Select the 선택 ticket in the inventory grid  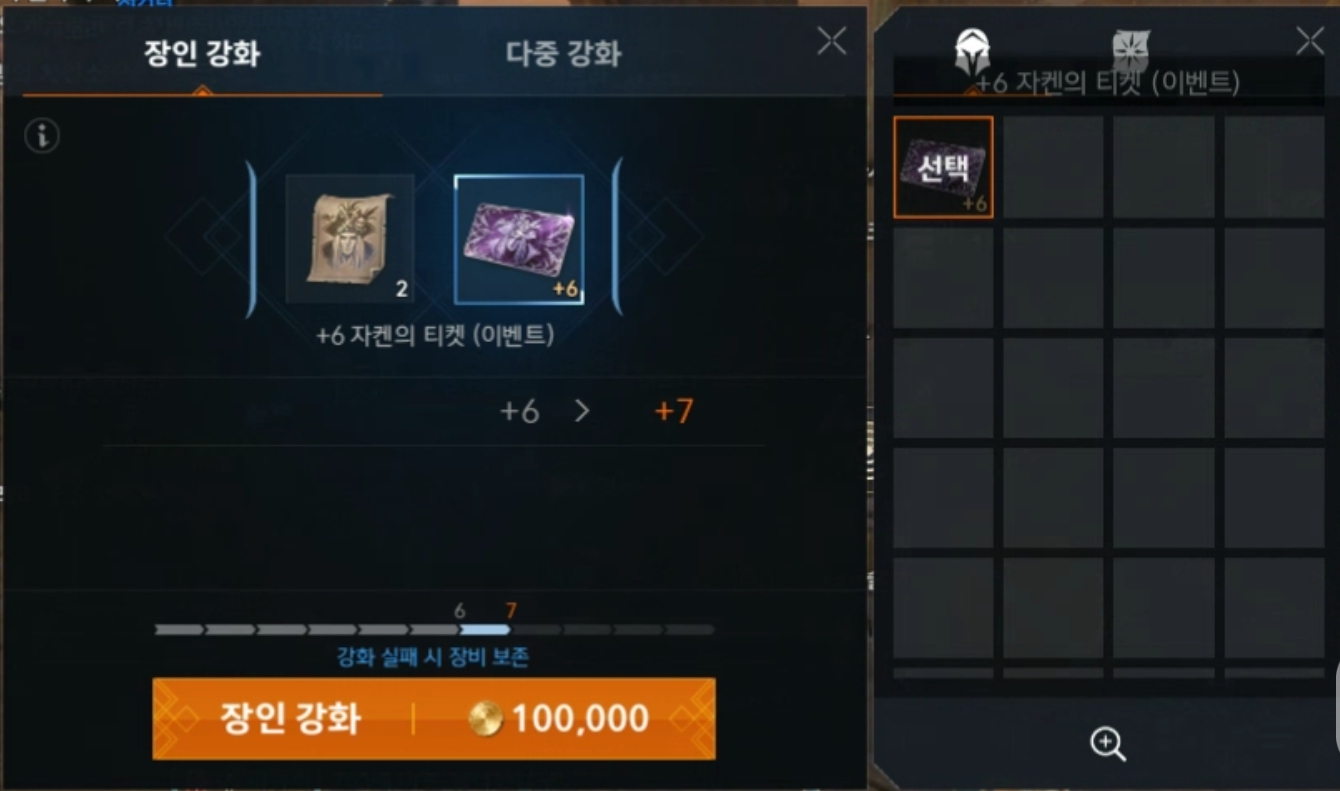941,166
